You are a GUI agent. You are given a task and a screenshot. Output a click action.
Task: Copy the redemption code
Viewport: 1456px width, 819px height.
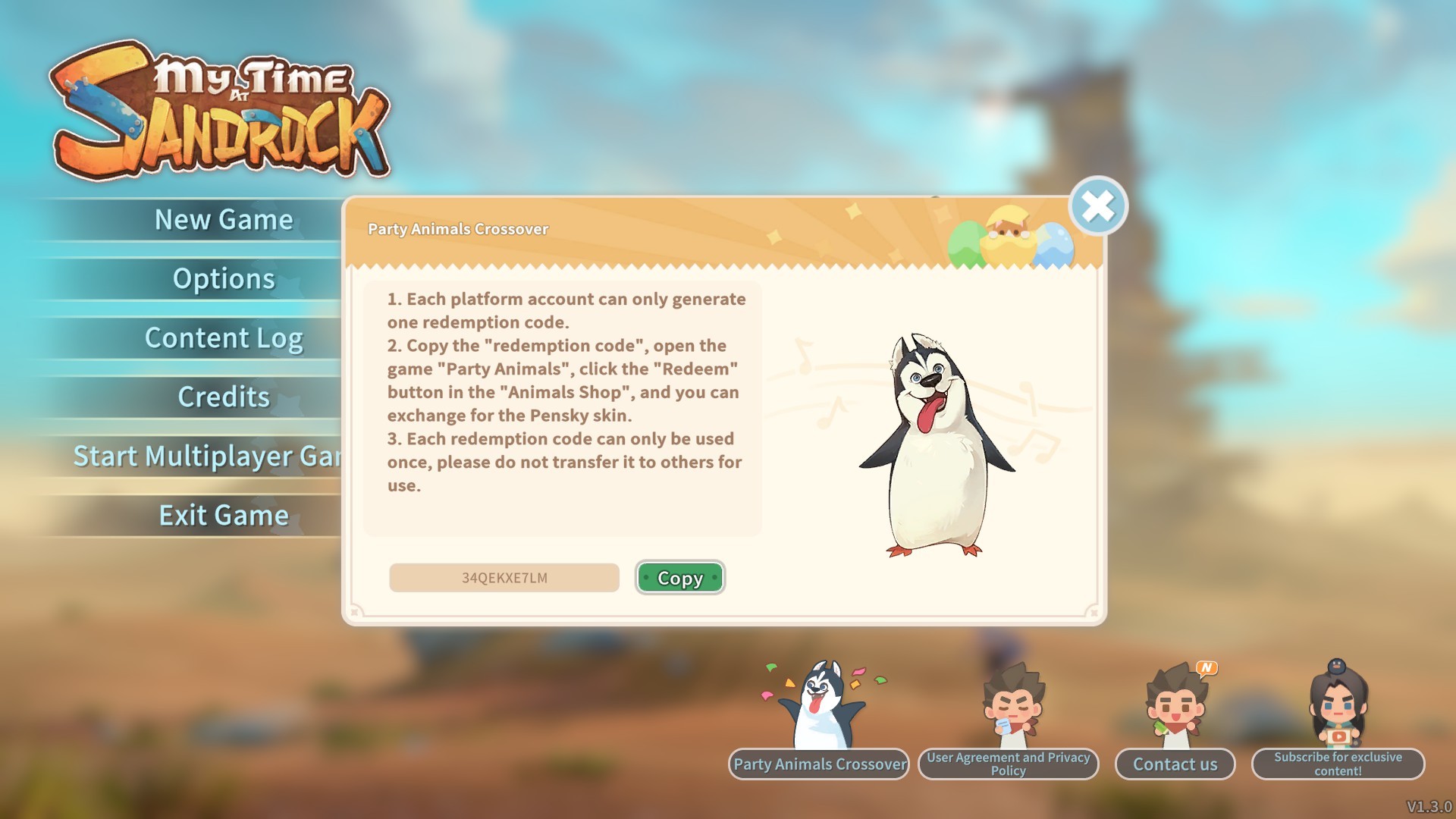(x=679, y=578)
